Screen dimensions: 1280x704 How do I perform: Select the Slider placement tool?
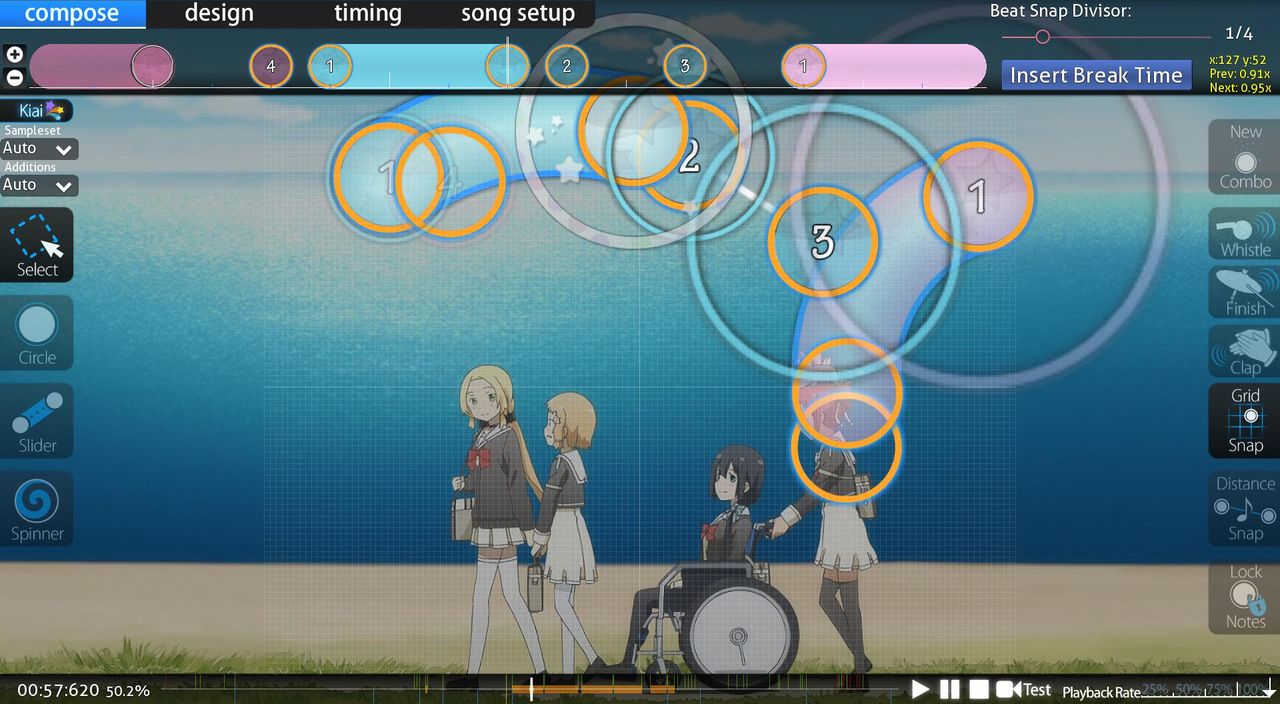37,421
